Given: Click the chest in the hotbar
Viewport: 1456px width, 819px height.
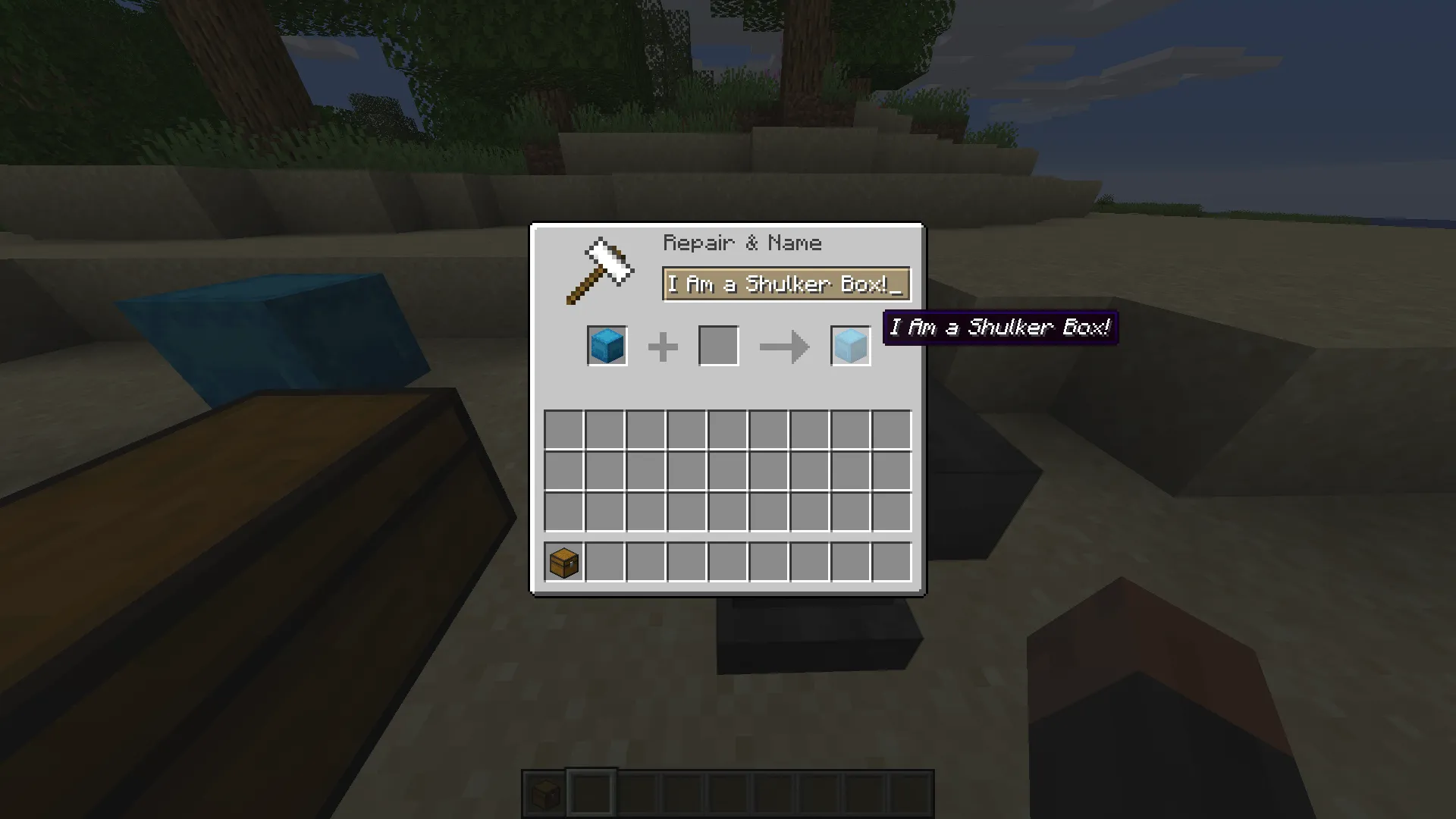Looking at the screenshot, I should point(544,792).
